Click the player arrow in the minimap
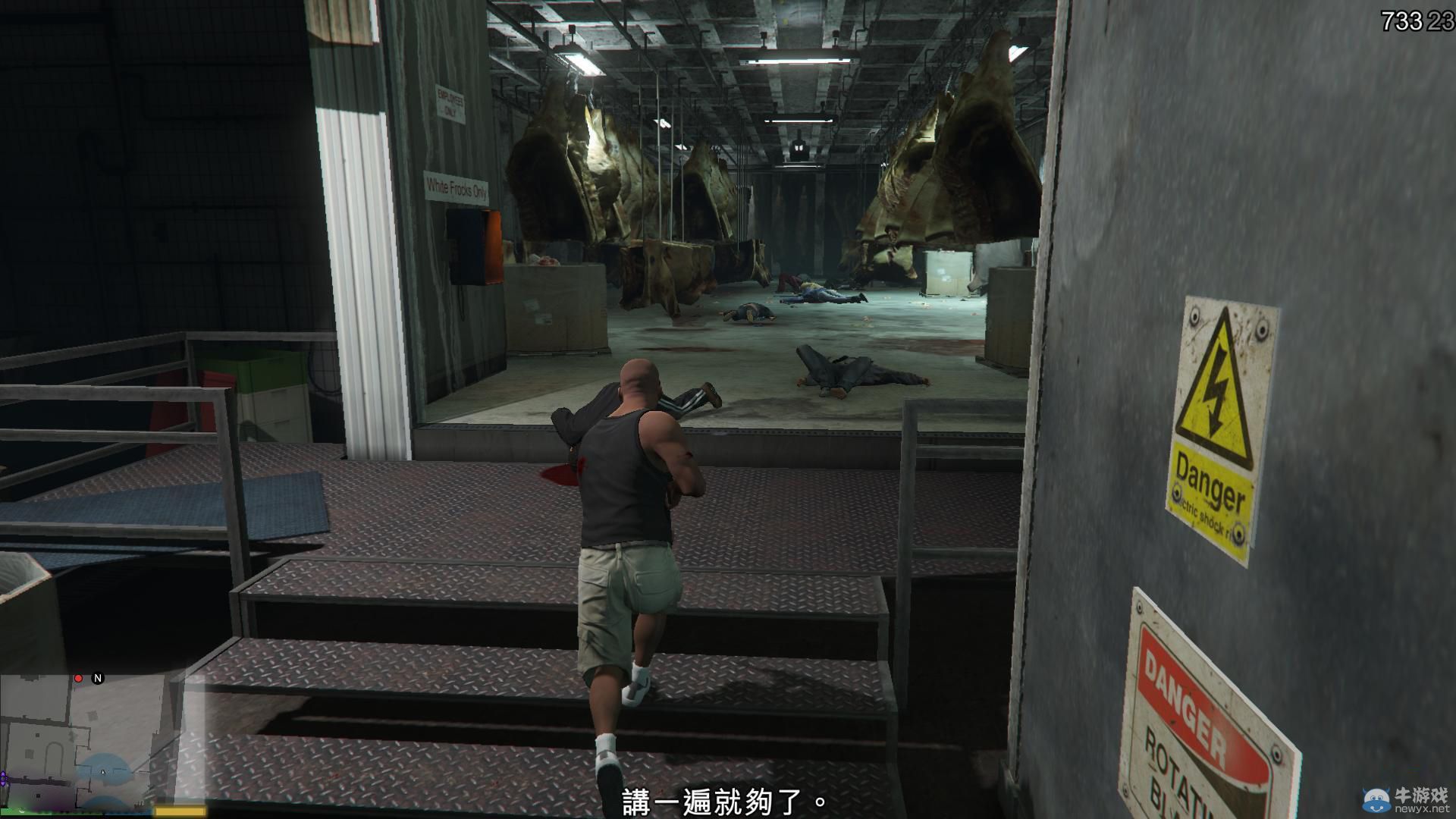The image size is (1456, 819). coord(102,772)
